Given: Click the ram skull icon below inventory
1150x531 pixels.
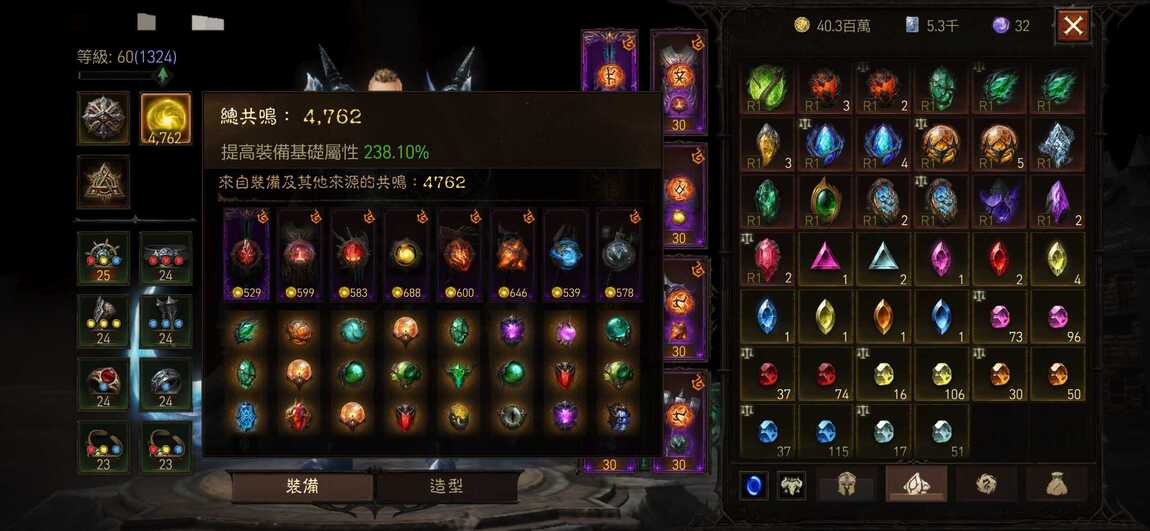Looking at the screenshot, I should click(792, 486).
